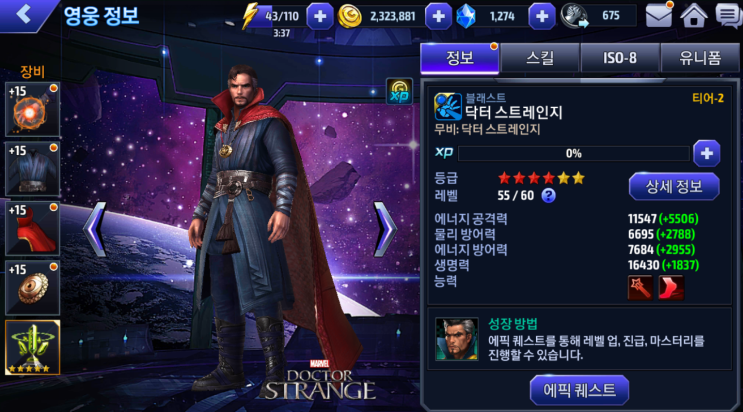
Task: Switch to the 스킬 tab
Action: (539, 58)
